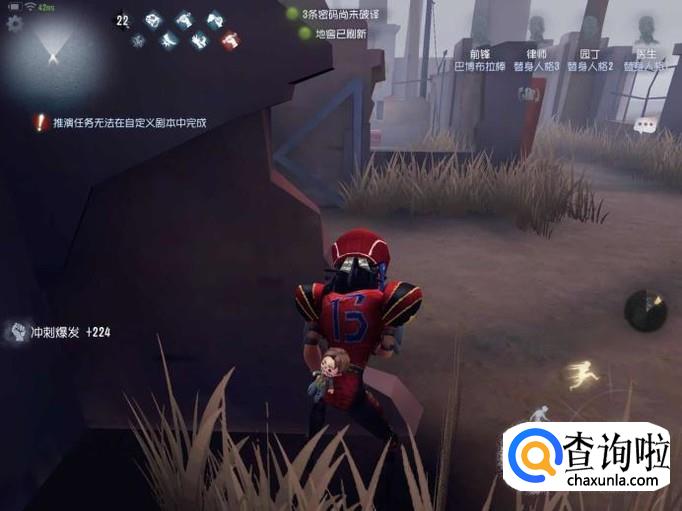Use the round dark item skill button
The image size is (682, 511).
pos(645,310)
